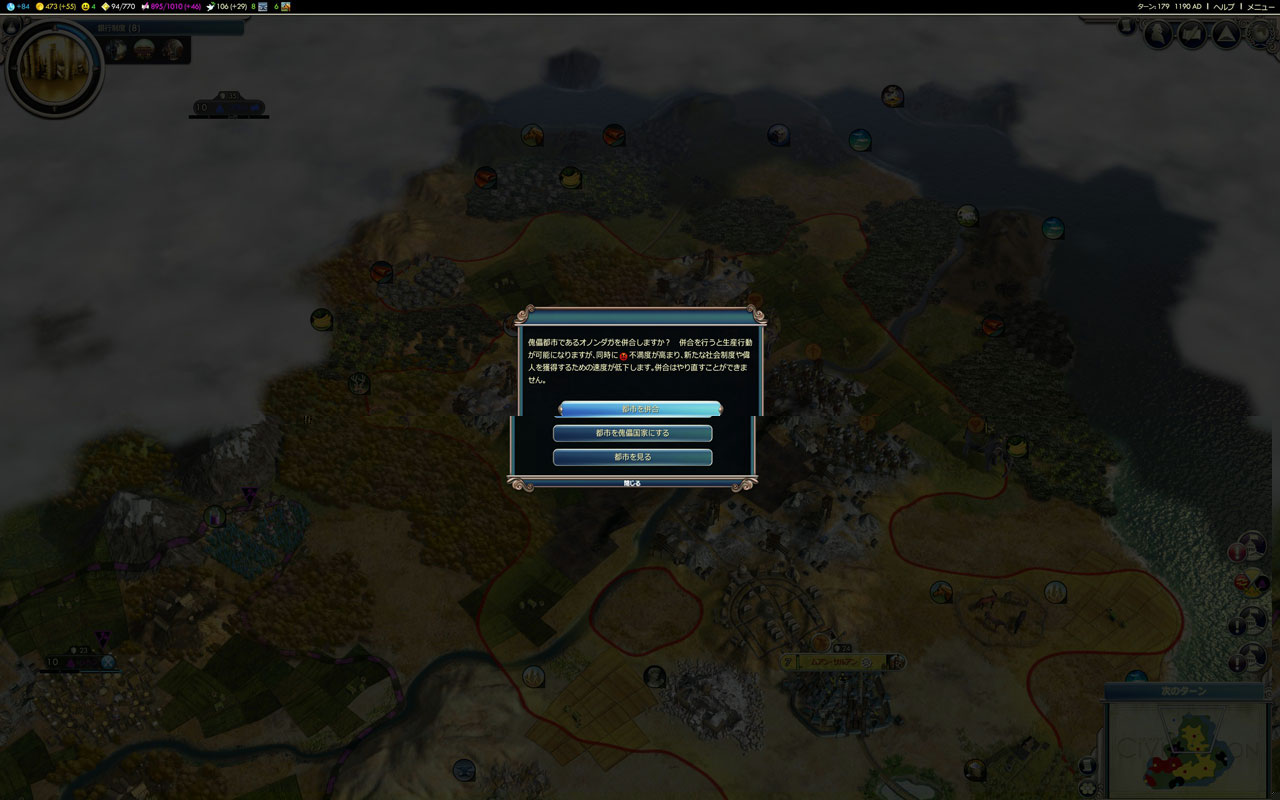Screen dimensions: 1280x800
Task: Open the book-and-quill overview icon
Action: (x=1192, y=35)
